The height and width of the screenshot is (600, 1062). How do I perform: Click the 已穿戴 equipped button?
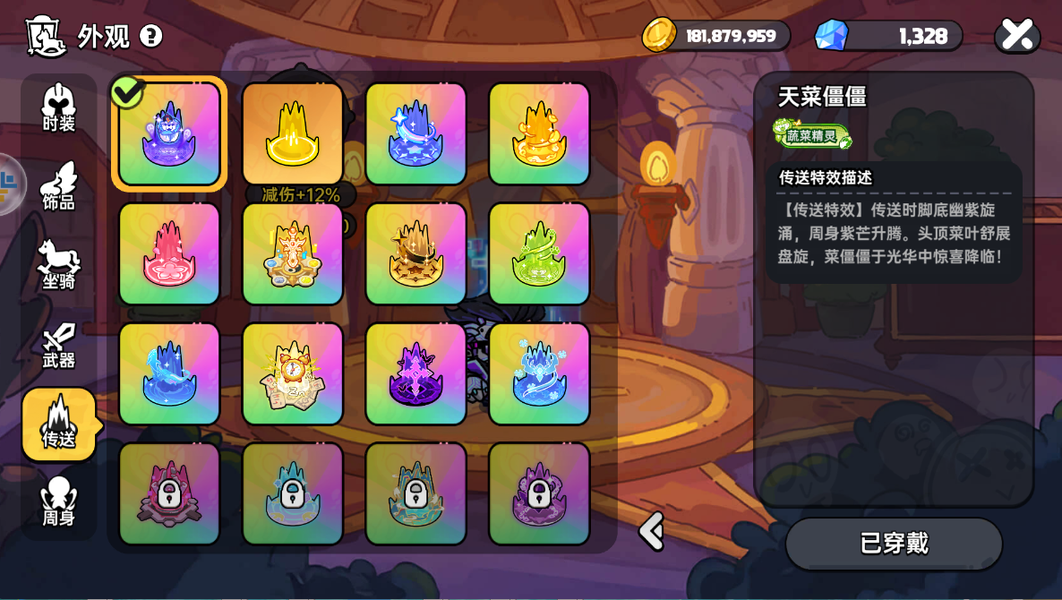[x=894, y=543]
